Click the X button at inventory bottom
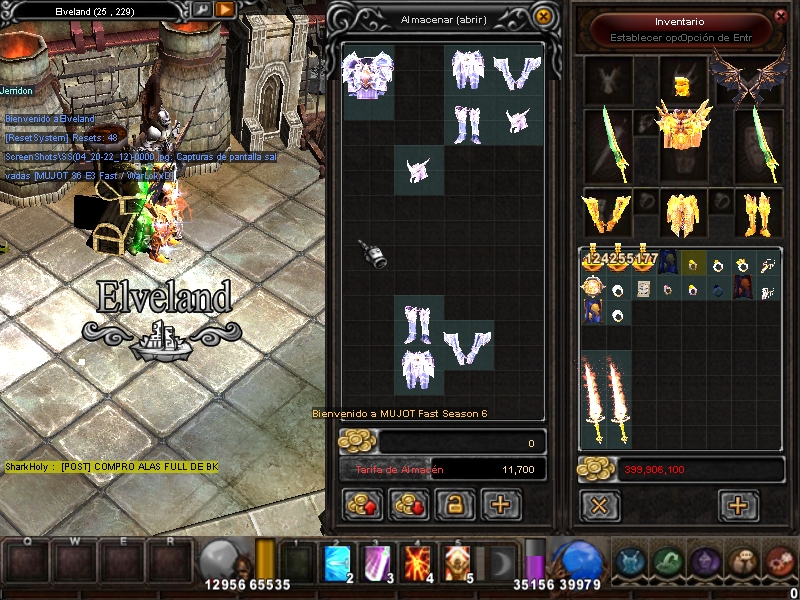The width and height of the screenshot is (800, 600). [x=599, y=505]
